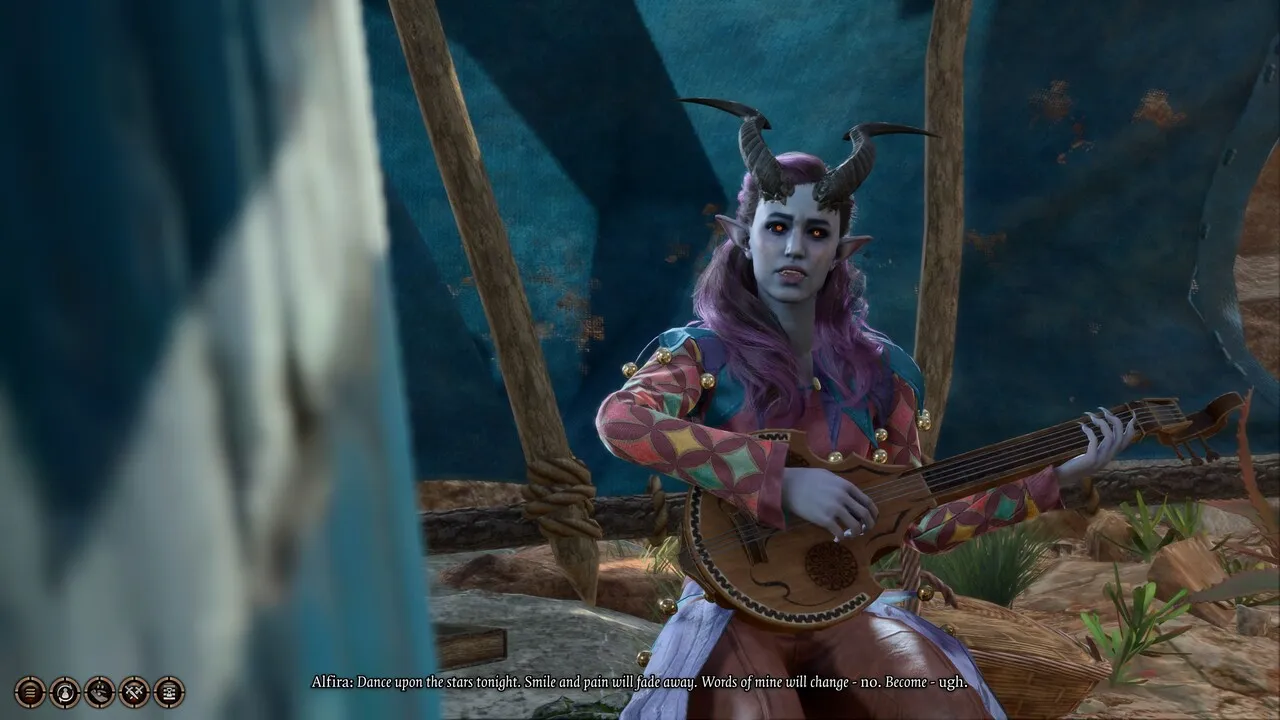Open the dialogue history lines icon
This screenshot has height=720, width=1280.
point(30,691)
